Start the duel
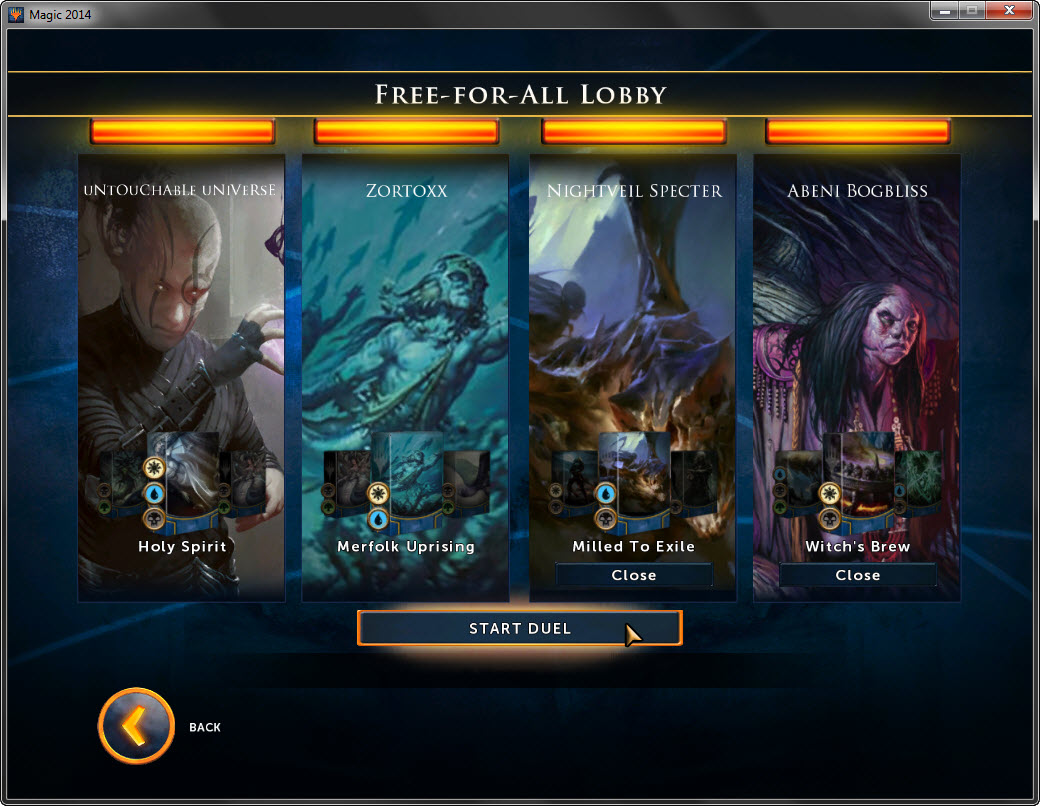1040x806 pixels. [x=519, y=628]
